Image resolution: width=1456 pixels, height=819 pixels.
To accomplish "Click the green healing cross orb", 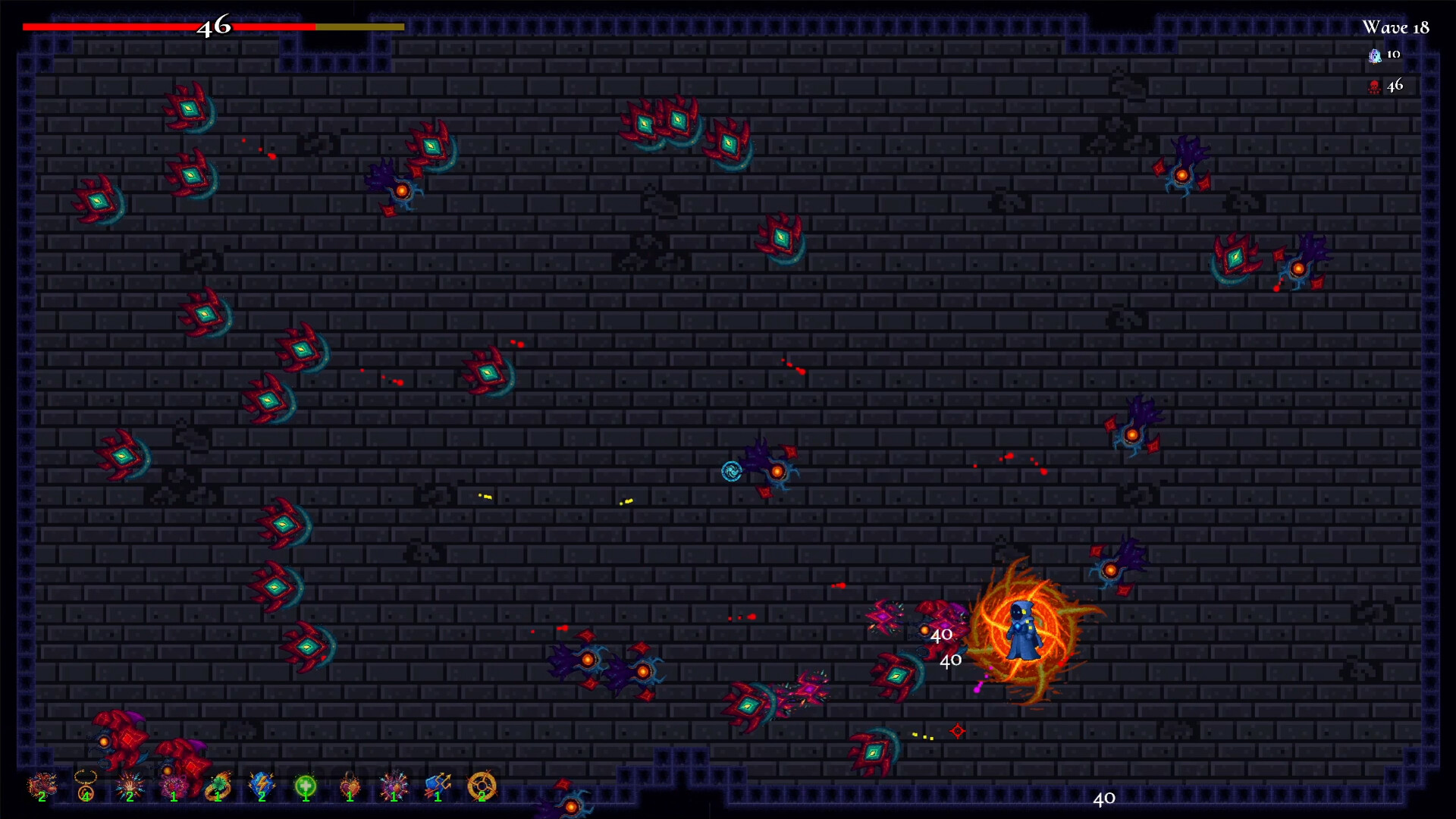I will [306, 786].
